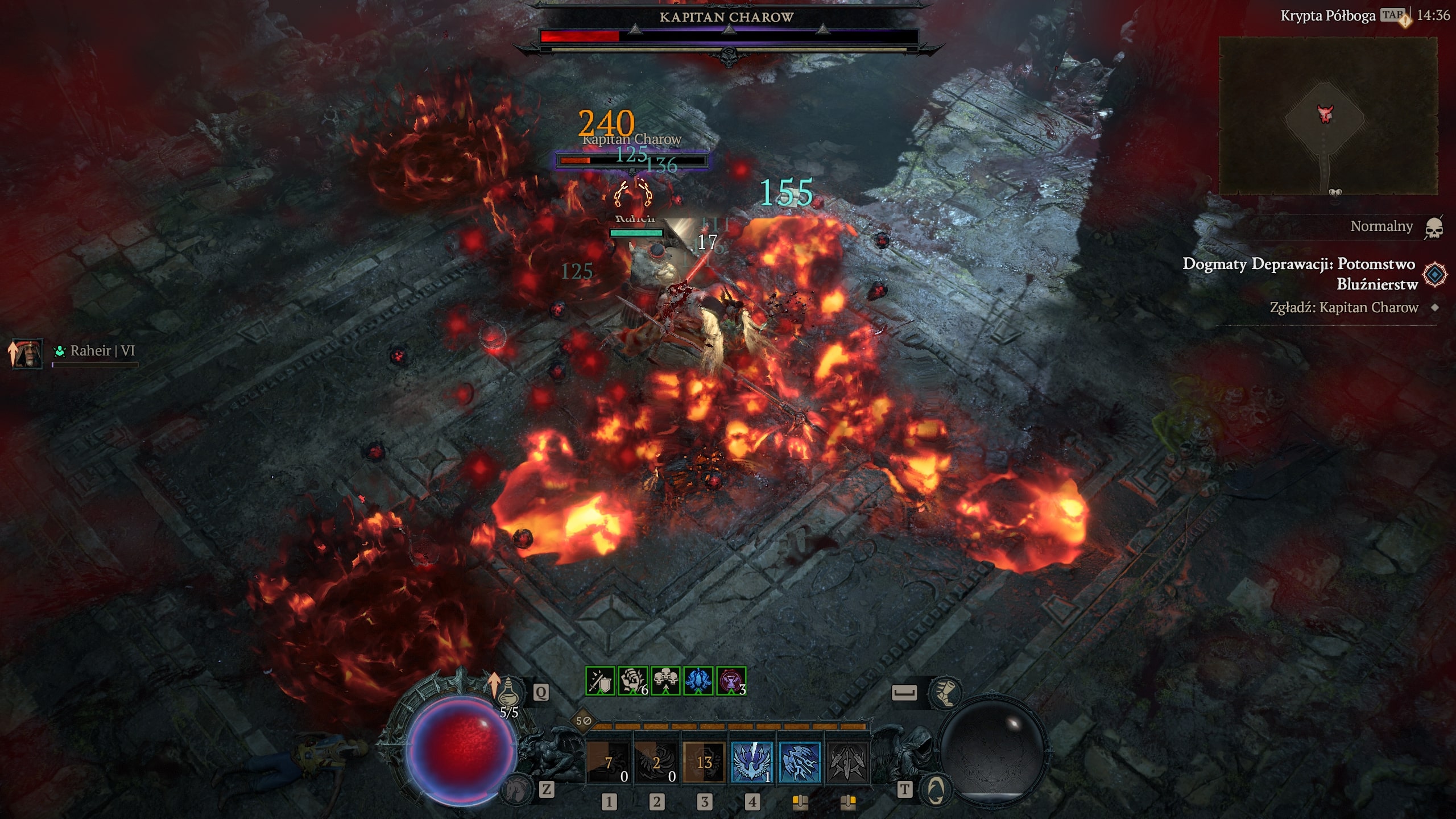The width and height of the screenshot is (1456, 819).
Task: Open the town portal swirl icon
Action: pyautogui.click(x=936, y=789)
